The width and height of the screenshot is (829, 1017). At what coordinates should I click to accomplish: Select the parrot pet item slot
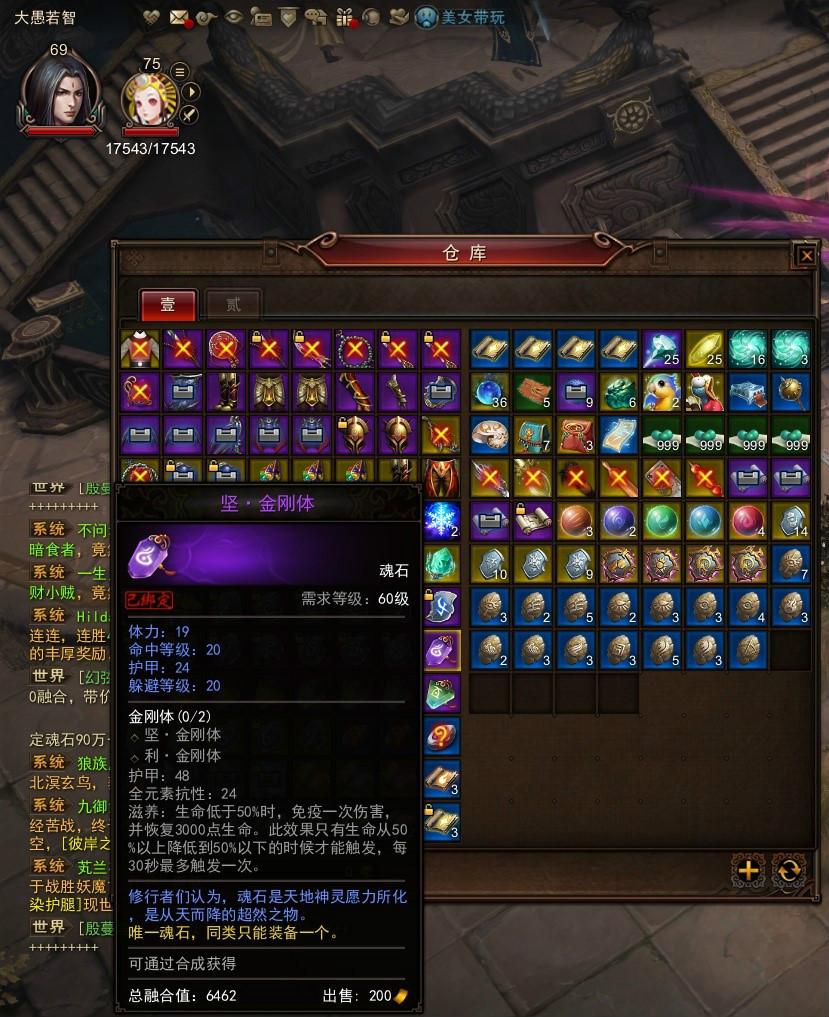pos(662,391)
